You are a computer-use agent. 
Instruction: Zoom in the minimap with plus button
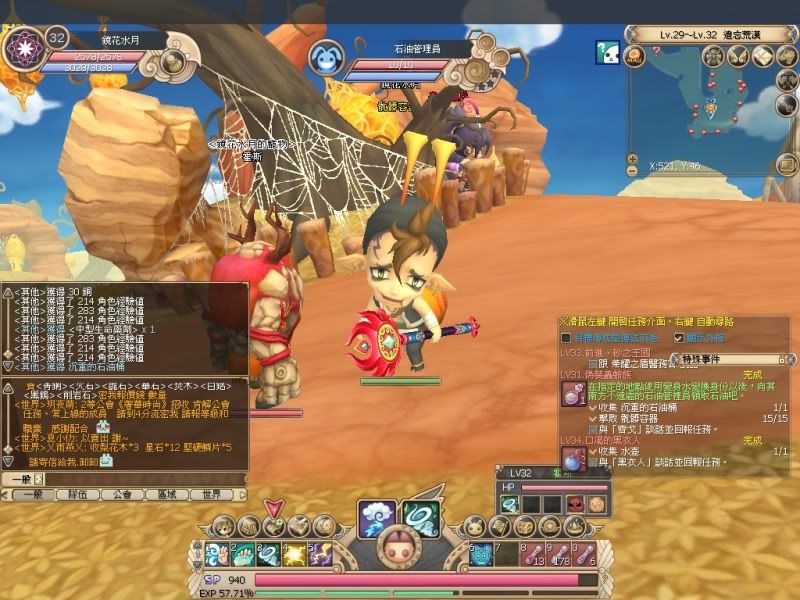pyautogui.click(x=632, y=158)
